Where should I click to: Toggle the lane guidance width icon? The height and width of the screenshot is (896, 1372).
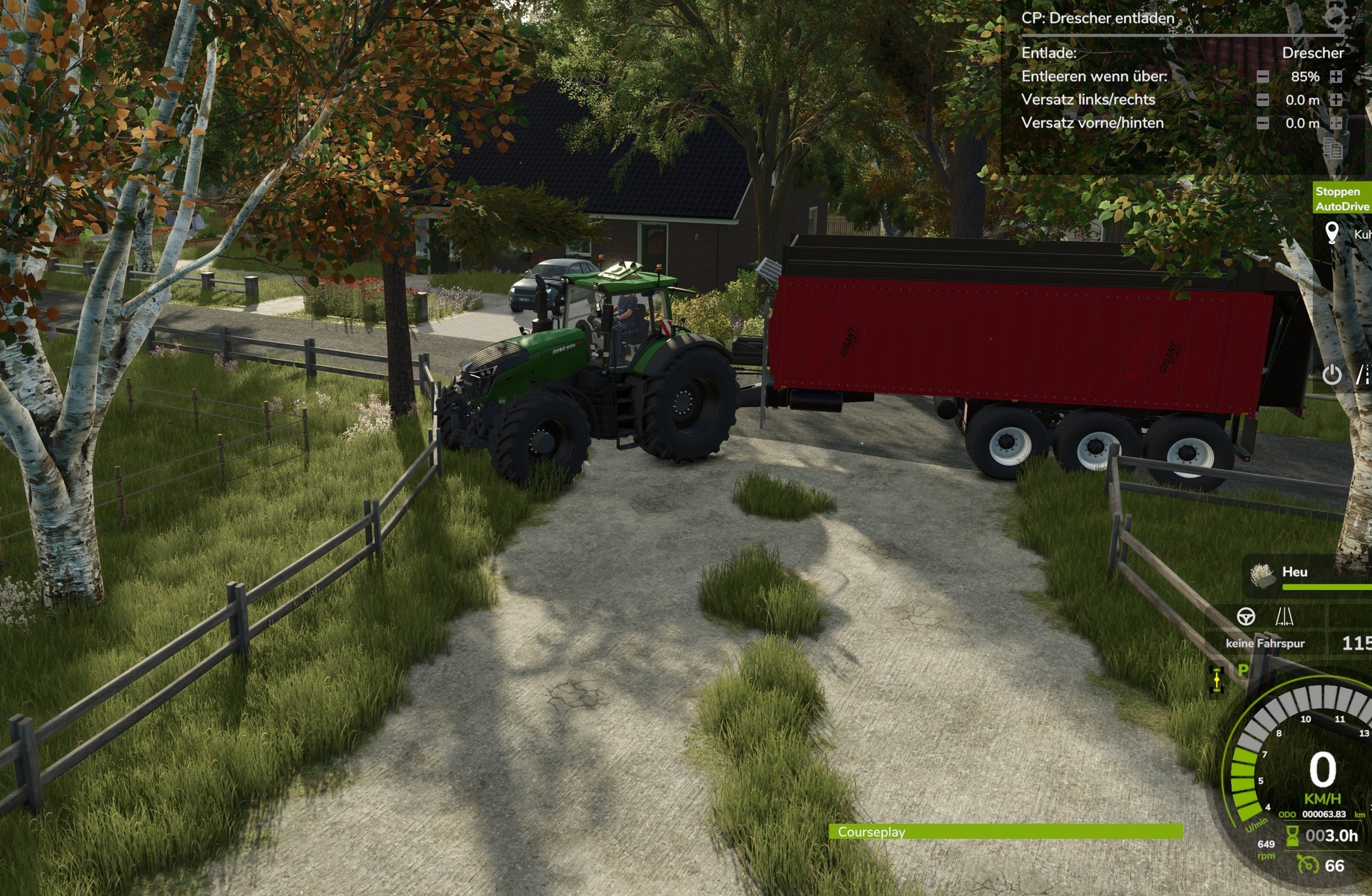[x=1285, y=617]
